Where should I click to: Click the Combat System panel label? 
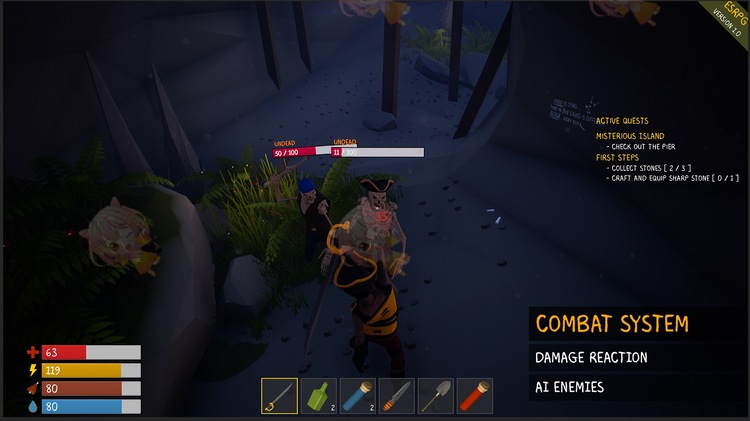pos(612,324)
